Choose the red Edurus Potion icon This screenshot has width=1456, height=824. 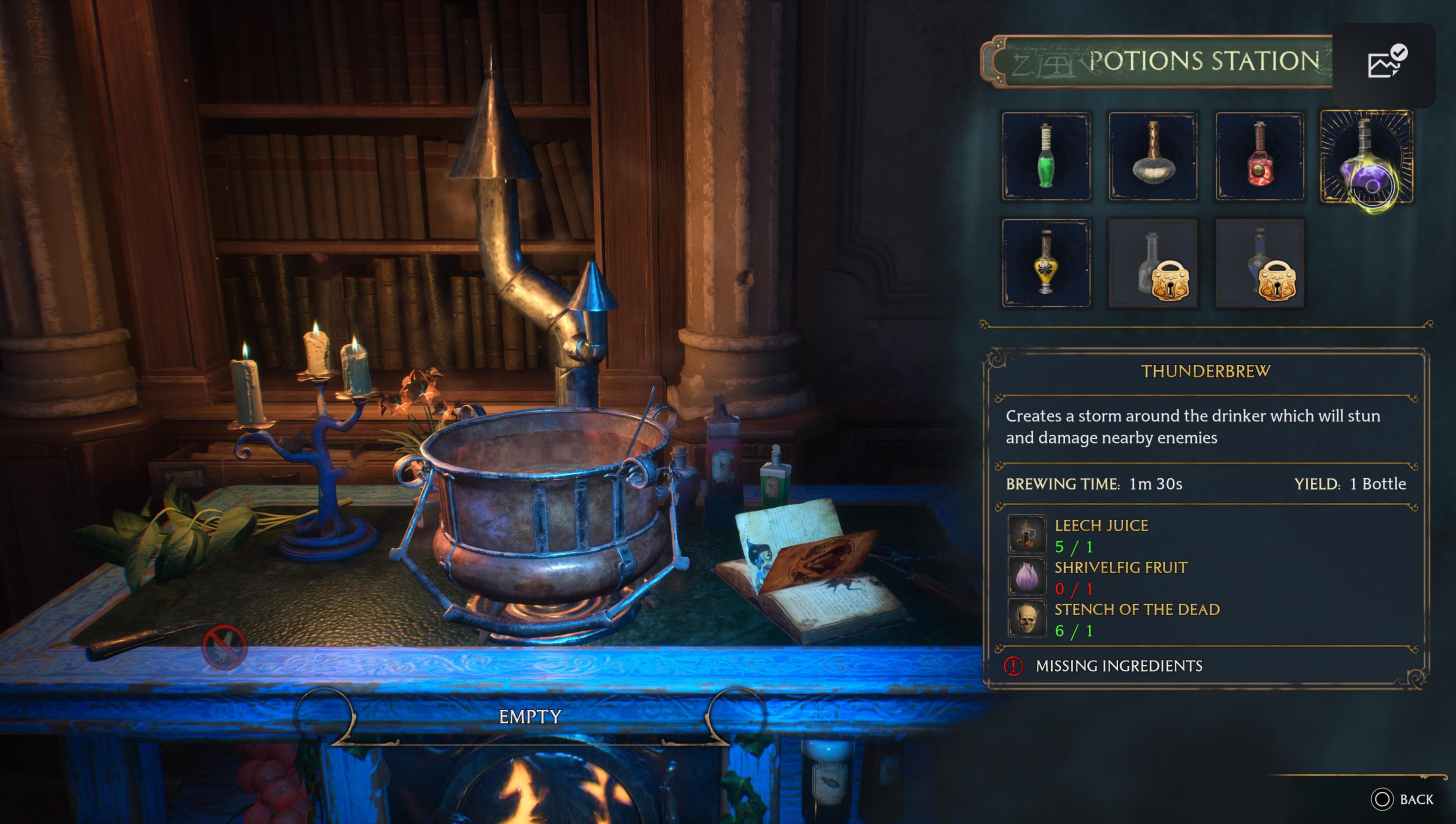tap(1259, 156)
